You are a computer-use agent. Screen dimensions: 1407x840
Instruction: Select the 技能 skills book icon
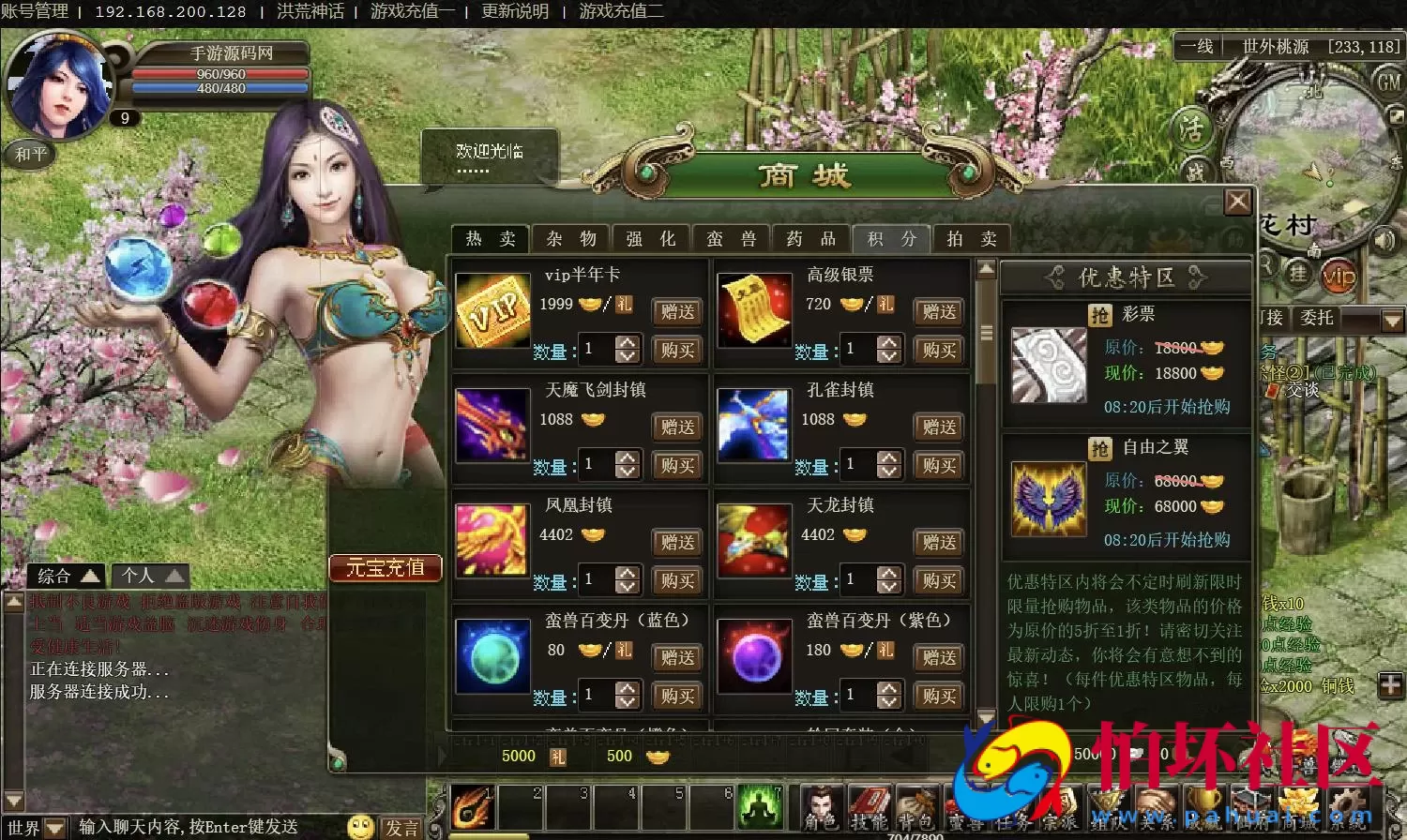[x=870, y=804]
